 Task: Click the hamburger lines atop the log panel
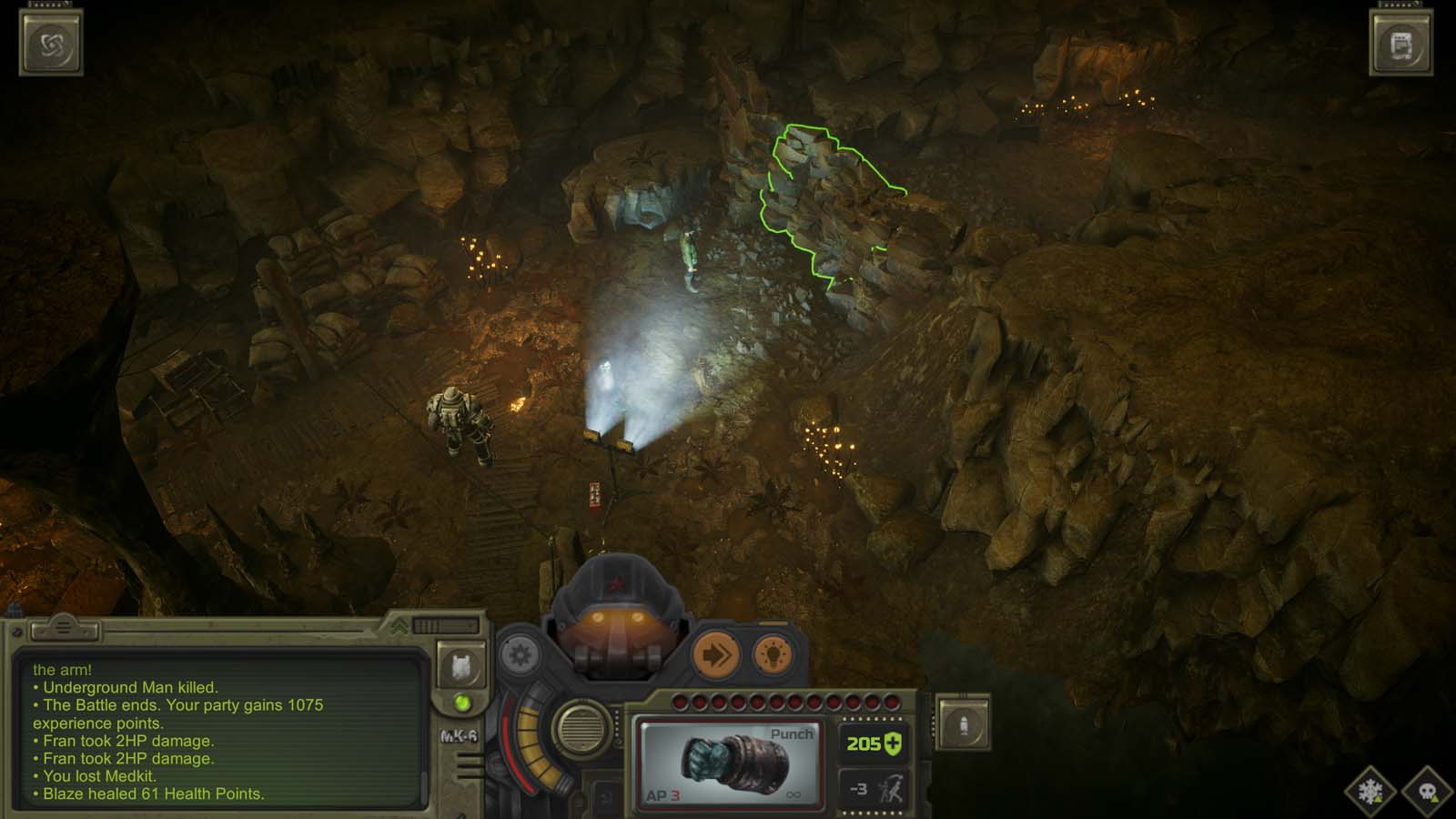click(x=64, y=629)
